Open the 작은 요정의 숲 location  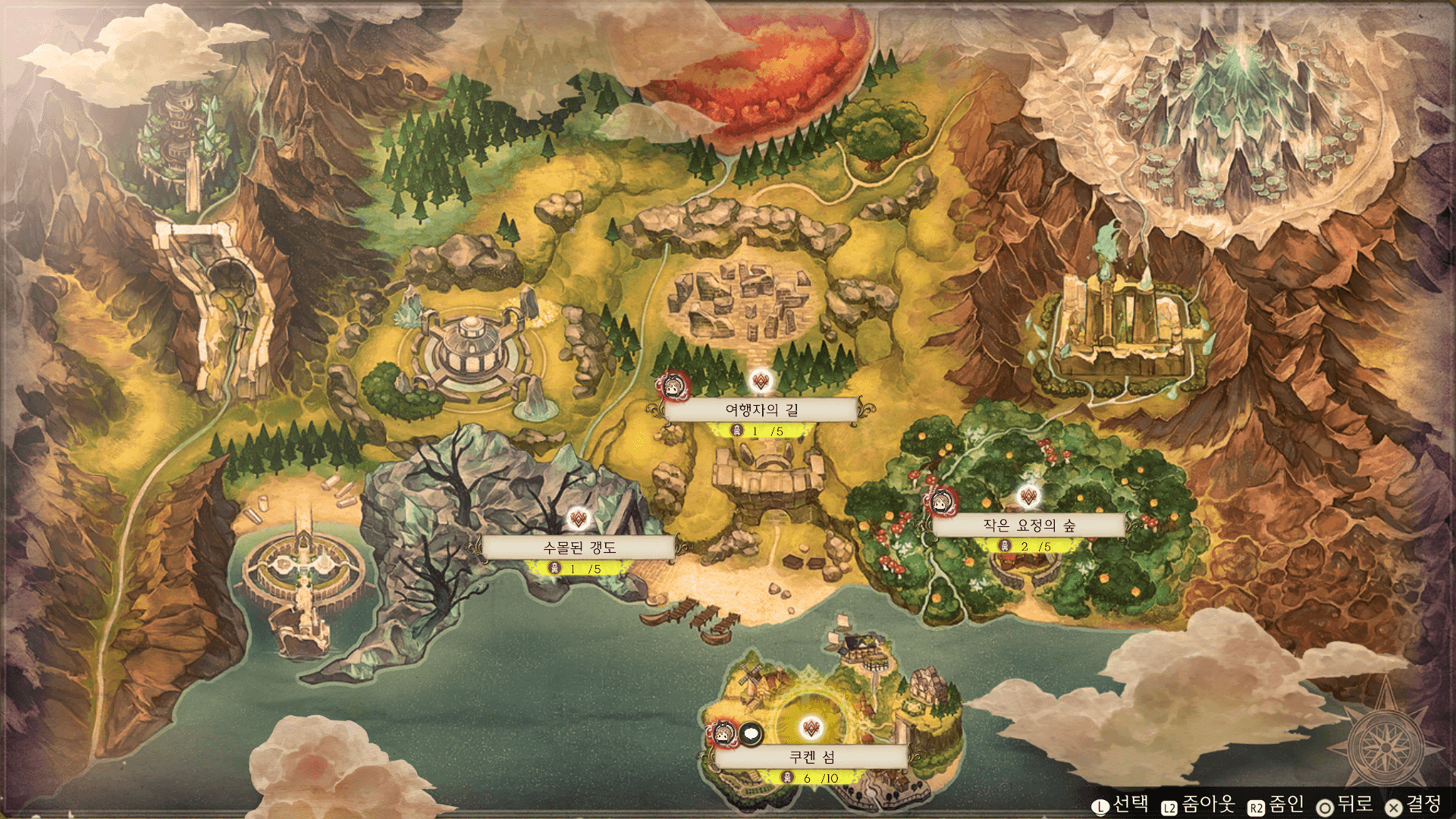(x=1028, y=525)
